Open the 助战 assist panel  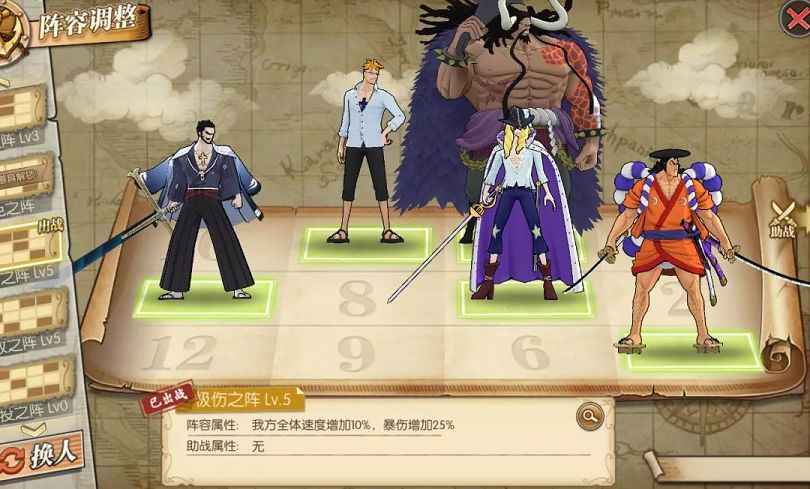pyautogui.click(x=783, y=220)
